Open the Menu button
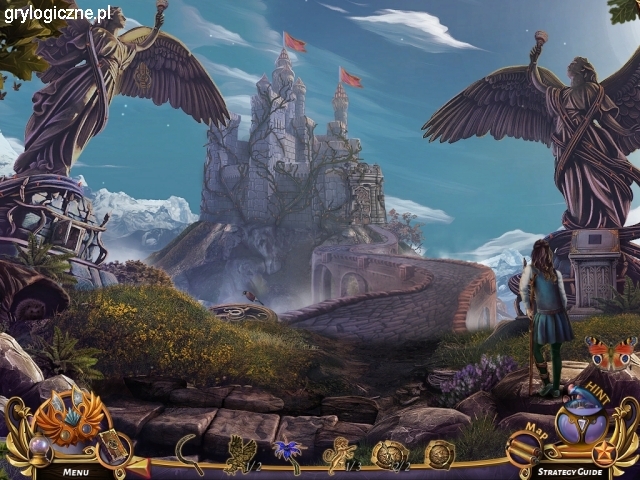The image size is (640, 480). pyautogui.click(x=76, y=470)
